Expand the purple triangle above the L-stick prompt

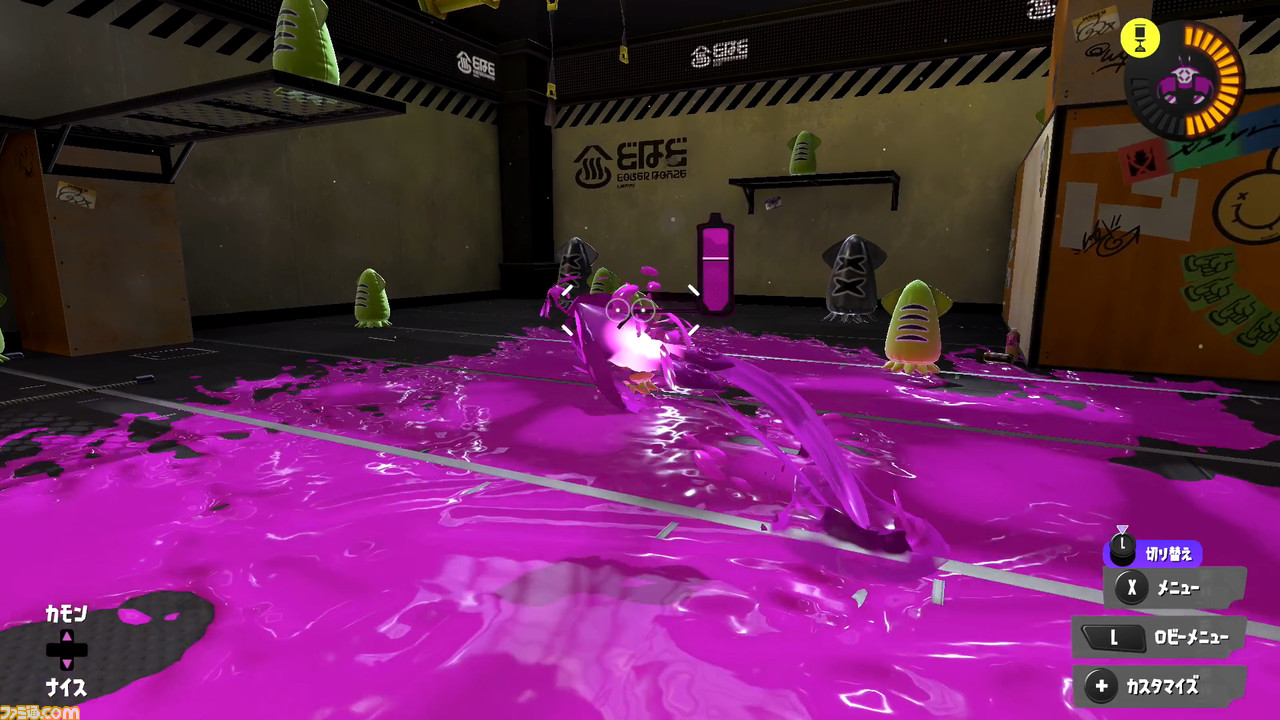coord(1124,530)
